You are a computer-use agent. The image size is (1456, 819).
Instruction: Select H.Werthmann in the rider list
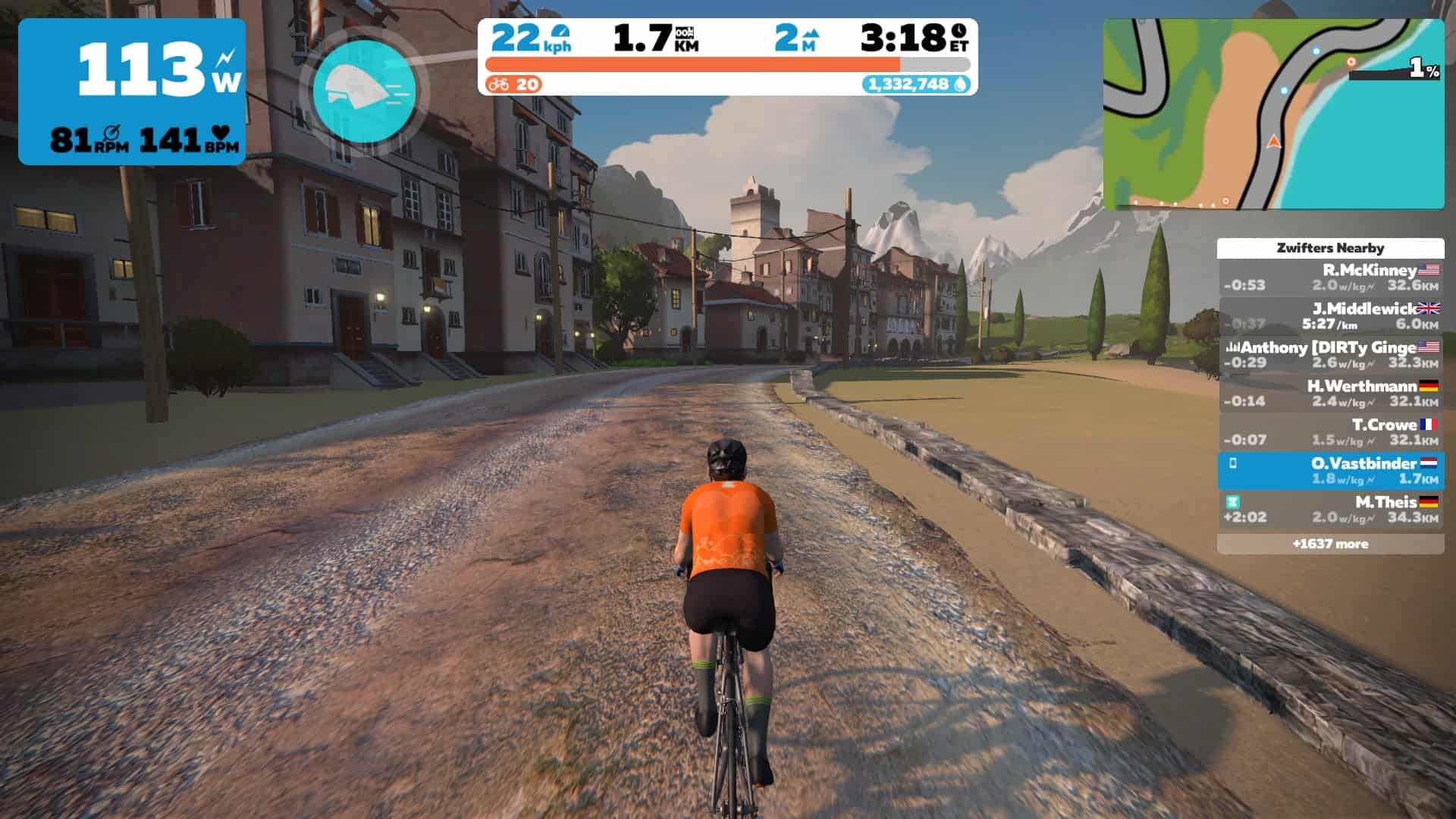point(1331,394)
